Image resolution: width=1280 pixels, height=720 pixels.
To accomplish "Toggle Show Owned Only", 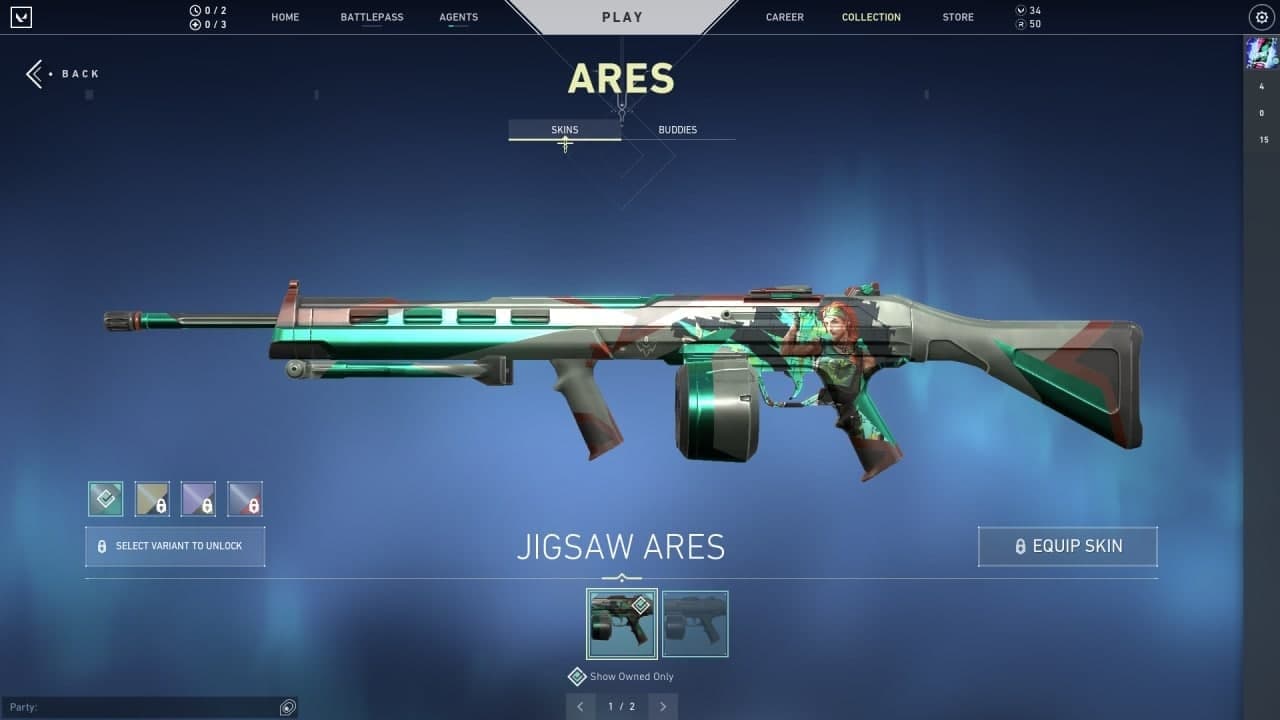I will tap(577, 677).
